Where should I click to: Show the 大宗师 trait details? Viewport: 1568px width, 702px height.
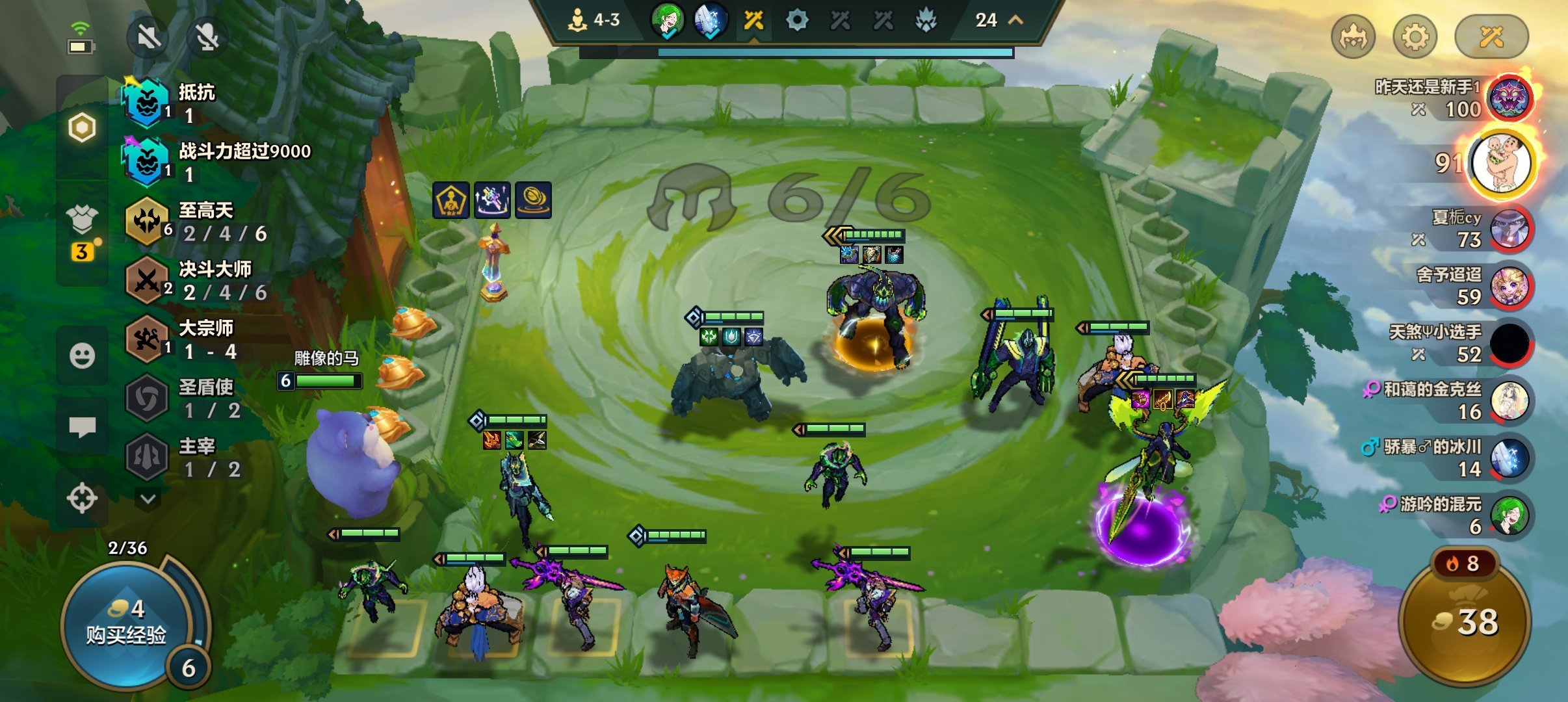tap(195, 339)
